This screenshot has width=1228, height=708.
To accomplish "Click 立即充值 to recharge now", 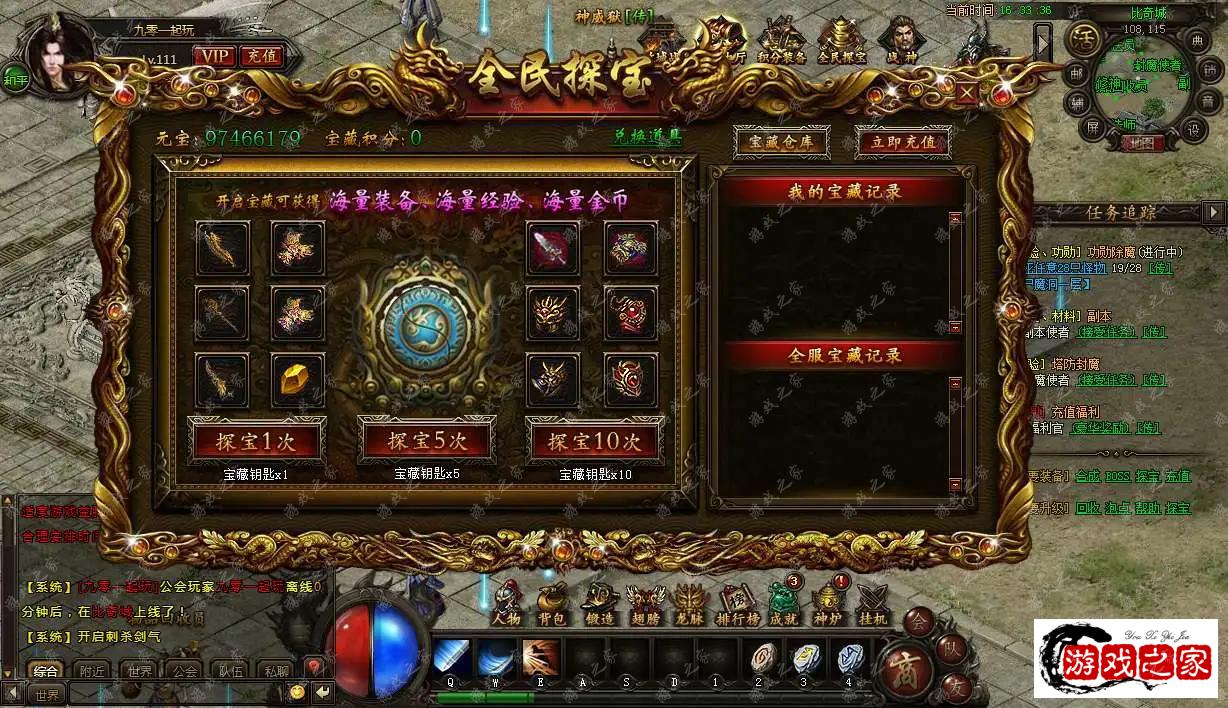I will tap(903, 142).
